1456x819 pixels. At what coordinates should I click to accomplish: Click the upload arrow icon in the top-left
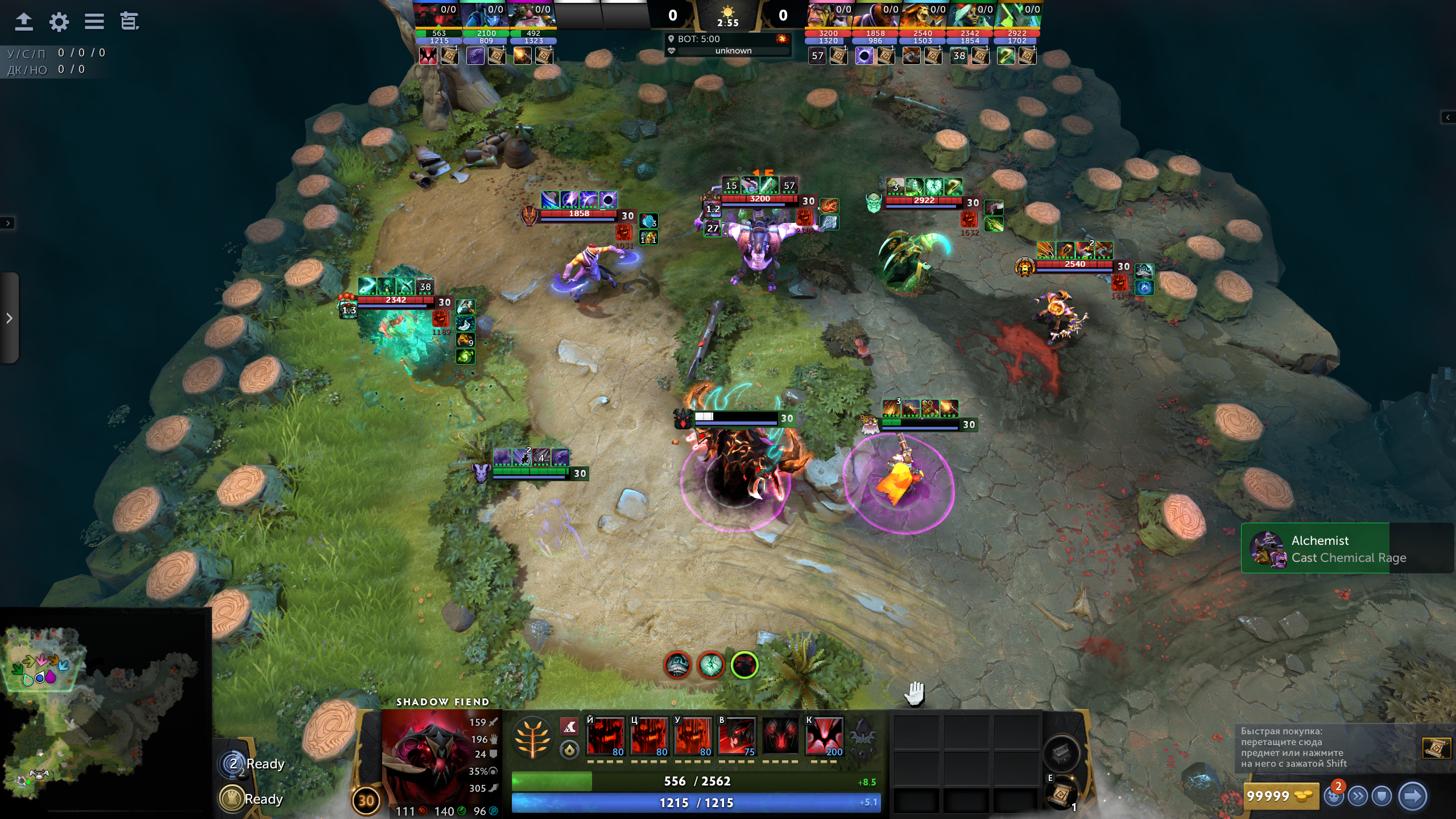pos(23,22)
